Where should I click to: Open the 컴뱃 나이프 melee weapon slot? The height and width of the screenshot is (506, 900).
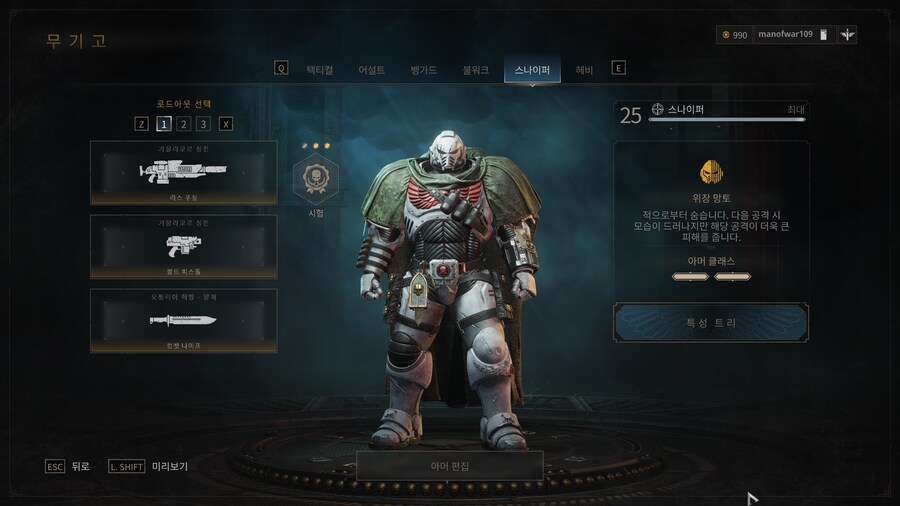coord(184,320)
